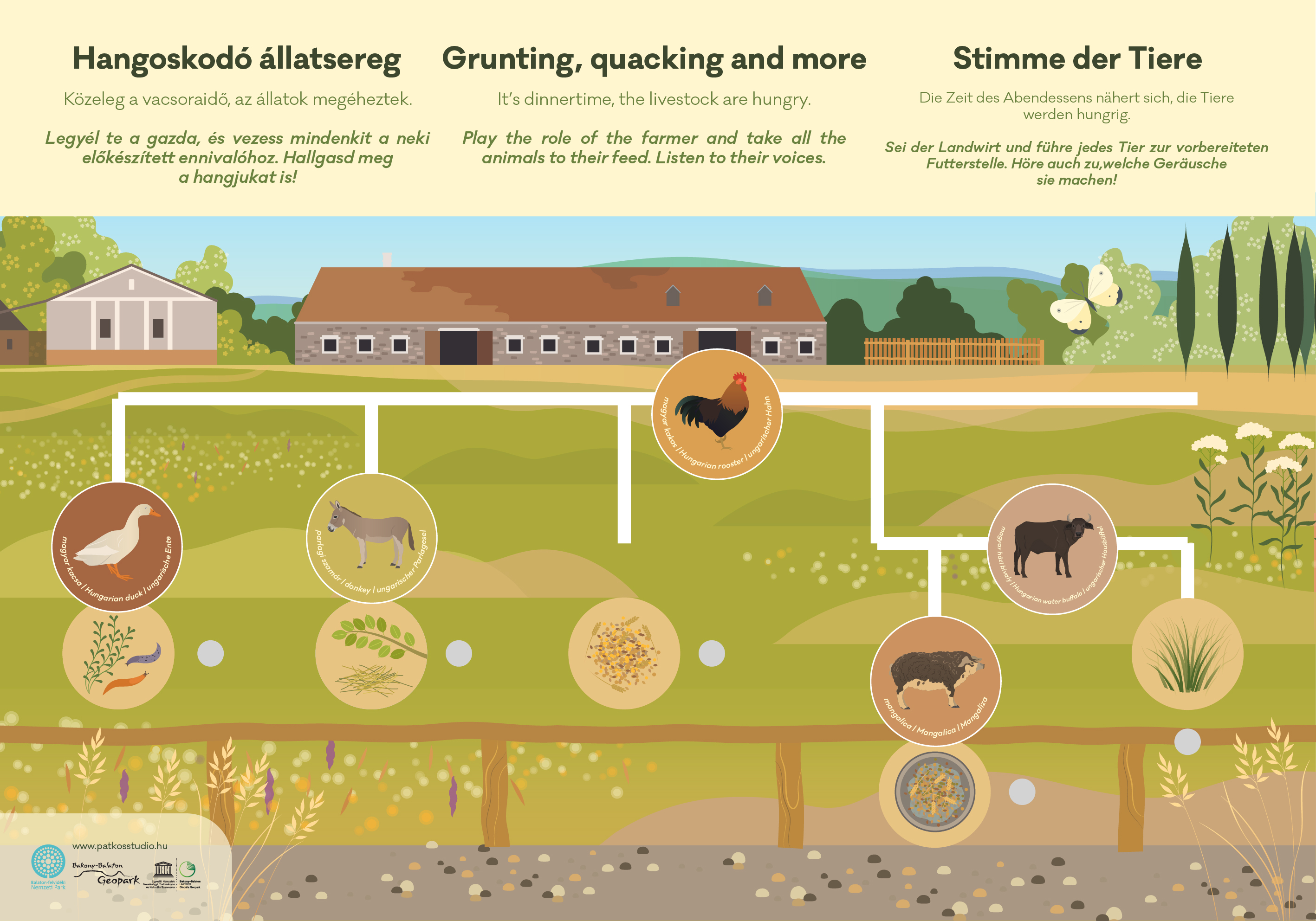Open the www.patkosstudio.hu link
Image resolution: width=1316 pixels, height=921 pixels.
120,845
